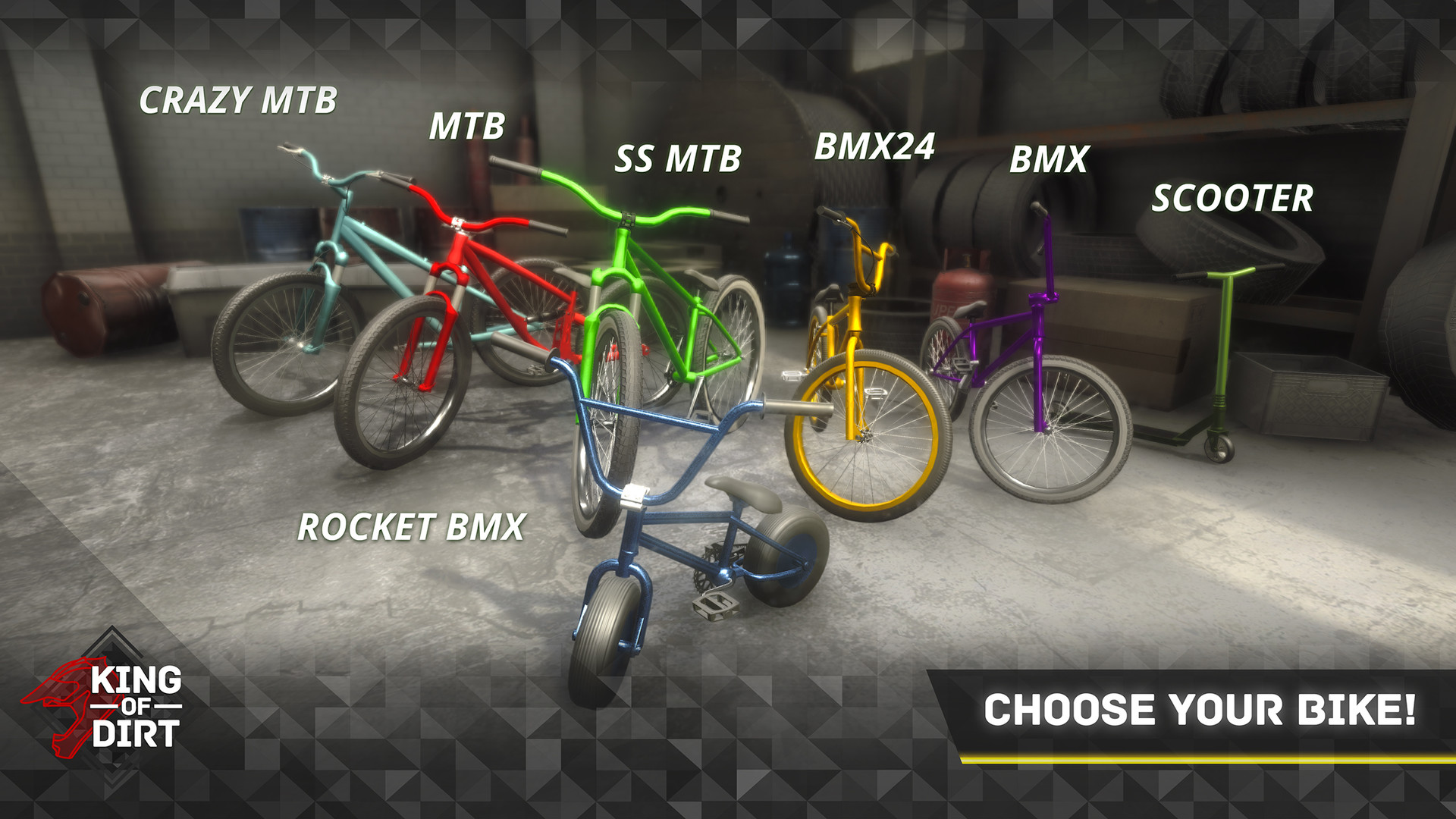Viewport: 1456px width, 819px height.
Task: Pick the Scooter label
Action: click(1232, 199)
